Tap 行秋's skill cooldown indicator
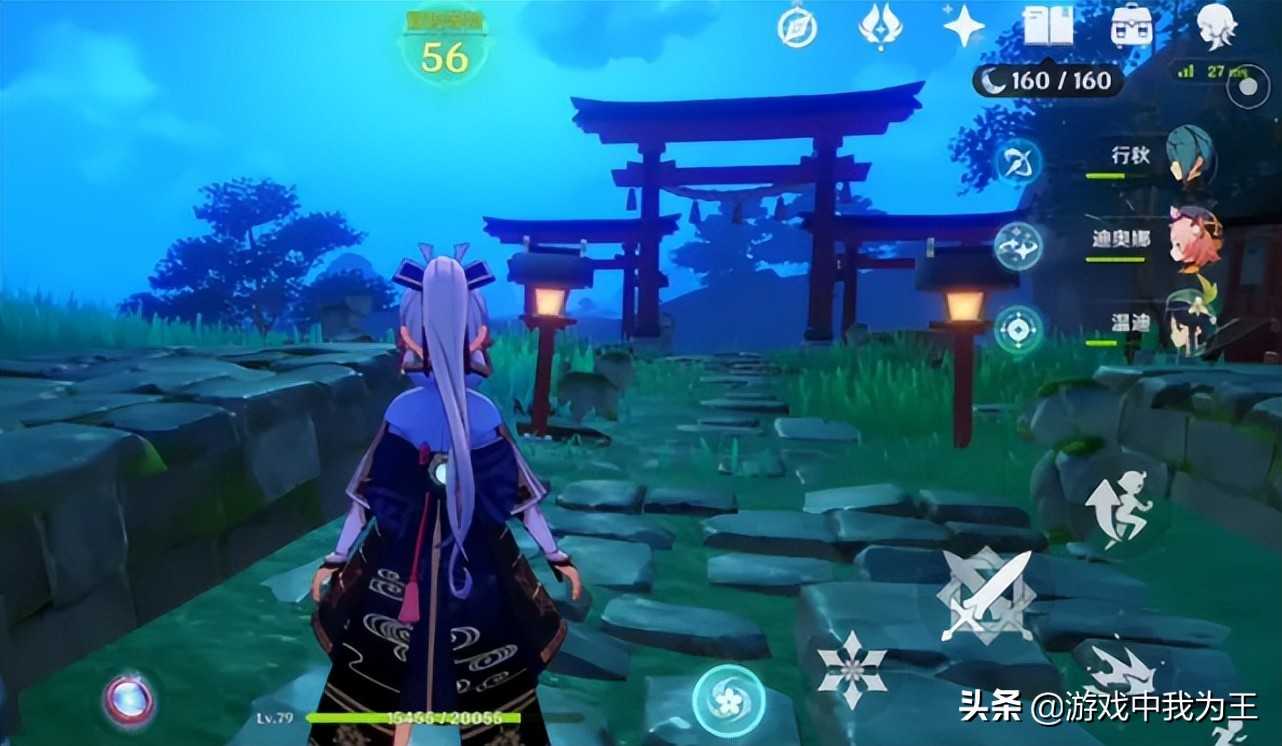The width and height of the screenshot is (1282, 746). tap(1018, 160)
